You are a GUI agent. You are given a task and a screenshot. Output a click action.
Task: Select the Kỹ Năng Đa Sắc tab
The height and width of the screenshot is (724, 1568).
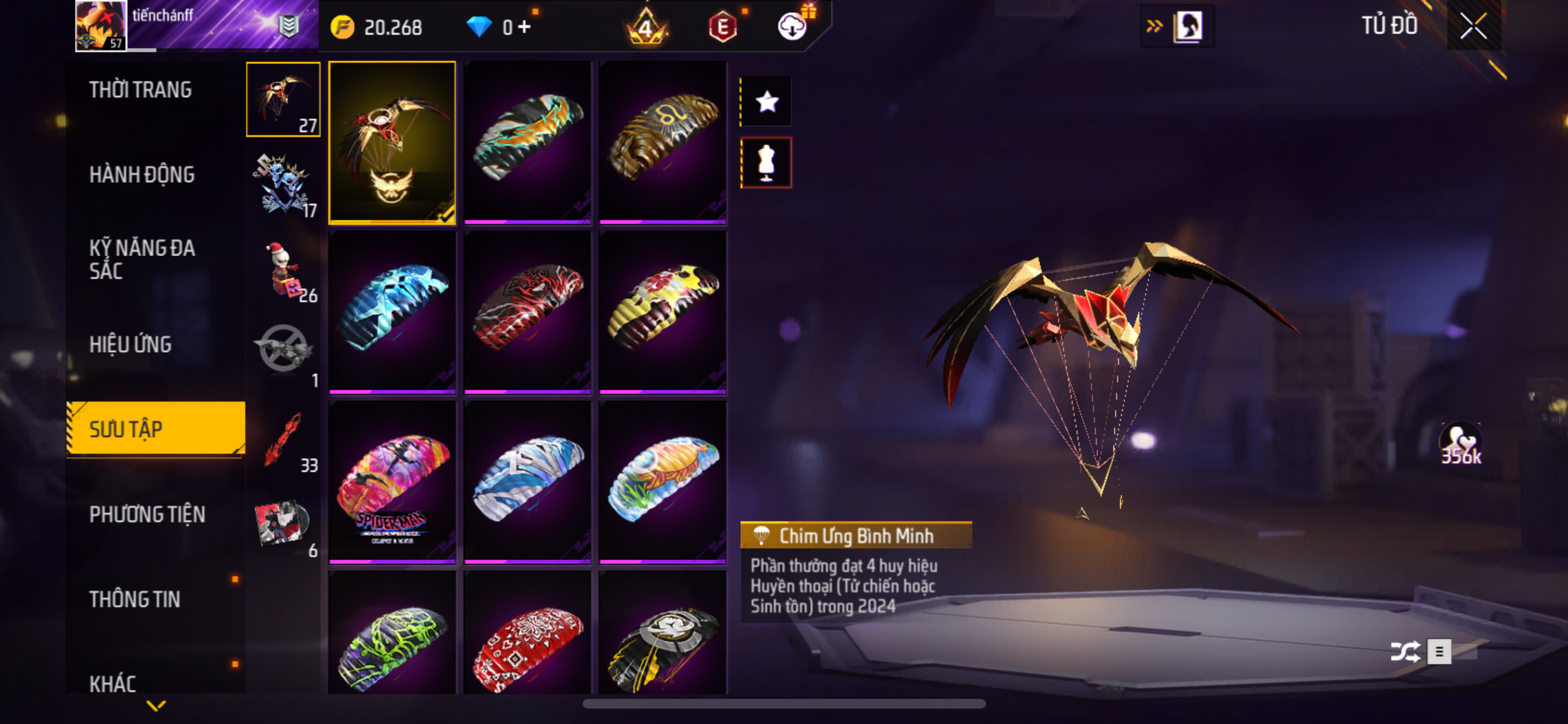point(142,259)
